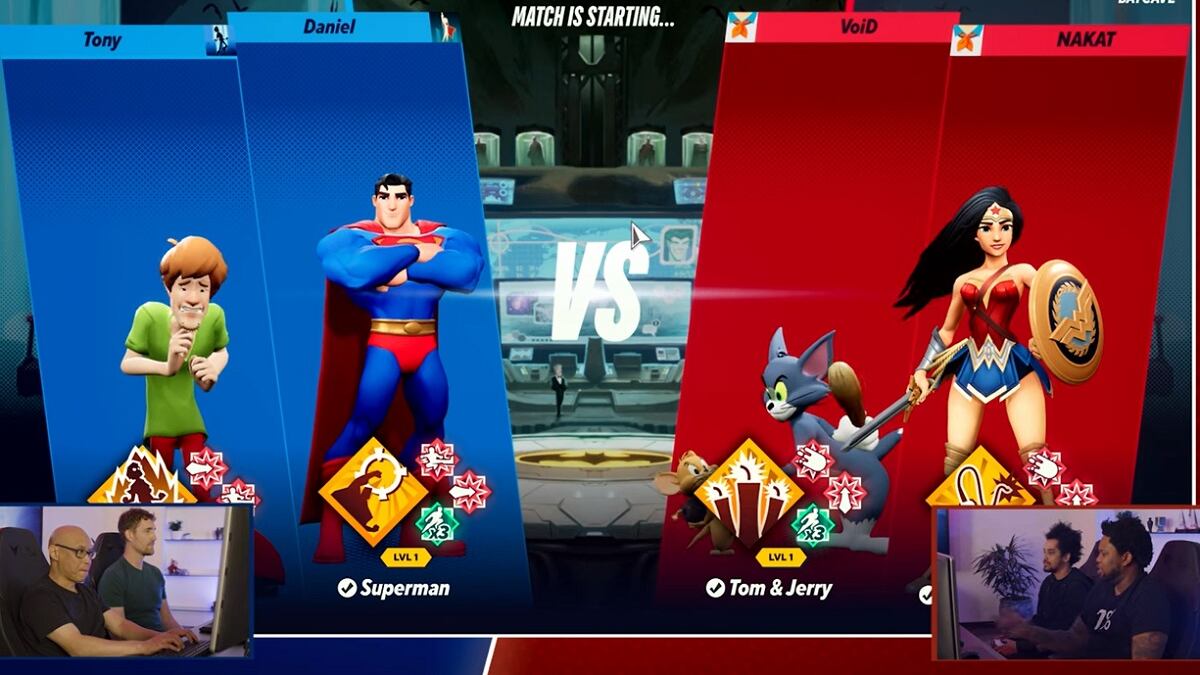Select Superman's gold signature perk diamond
The height and width of the screenshot is (675, 1200).
372,492
